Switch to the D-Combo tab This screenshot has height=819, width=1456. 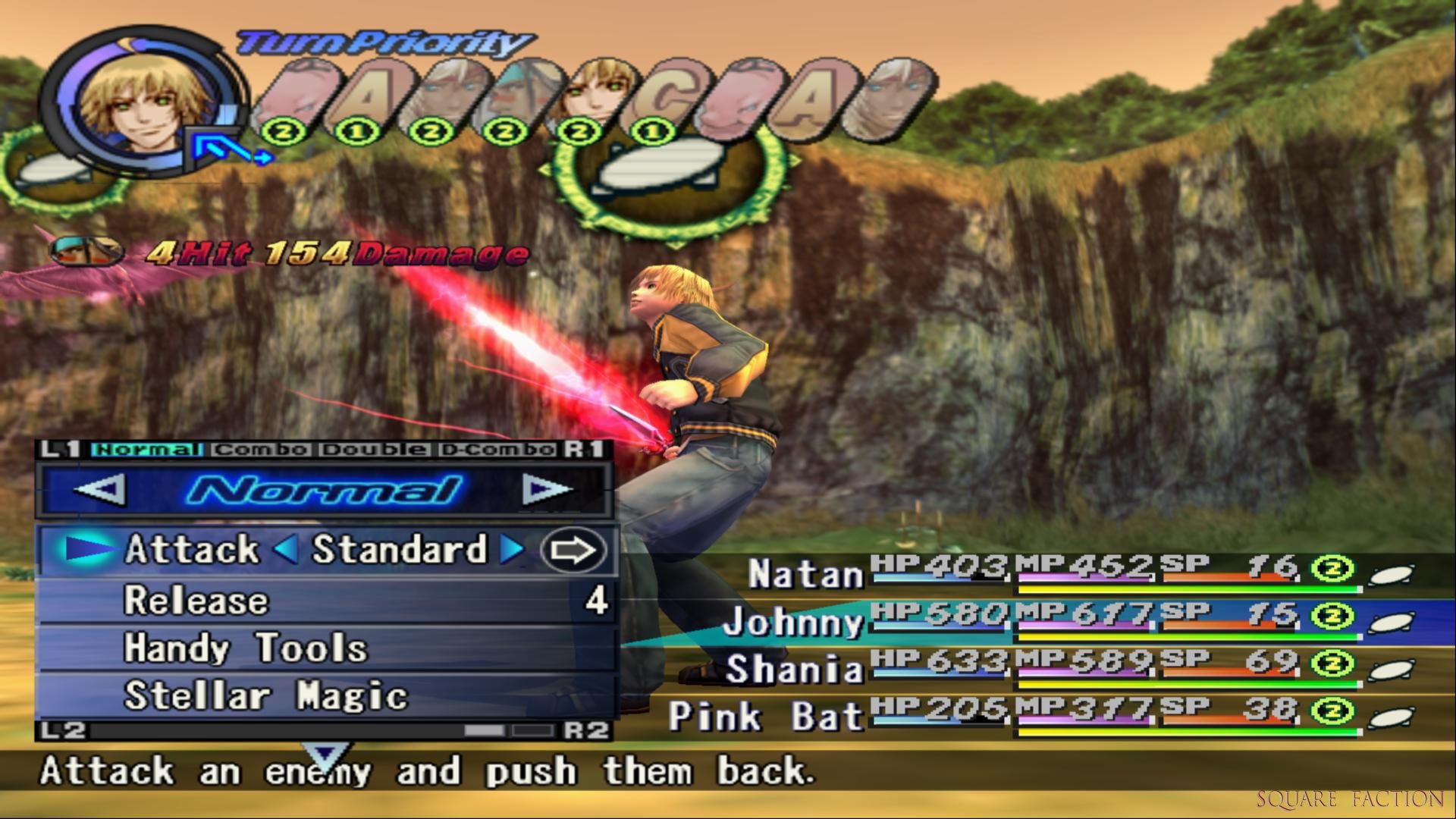coord(497,450)
